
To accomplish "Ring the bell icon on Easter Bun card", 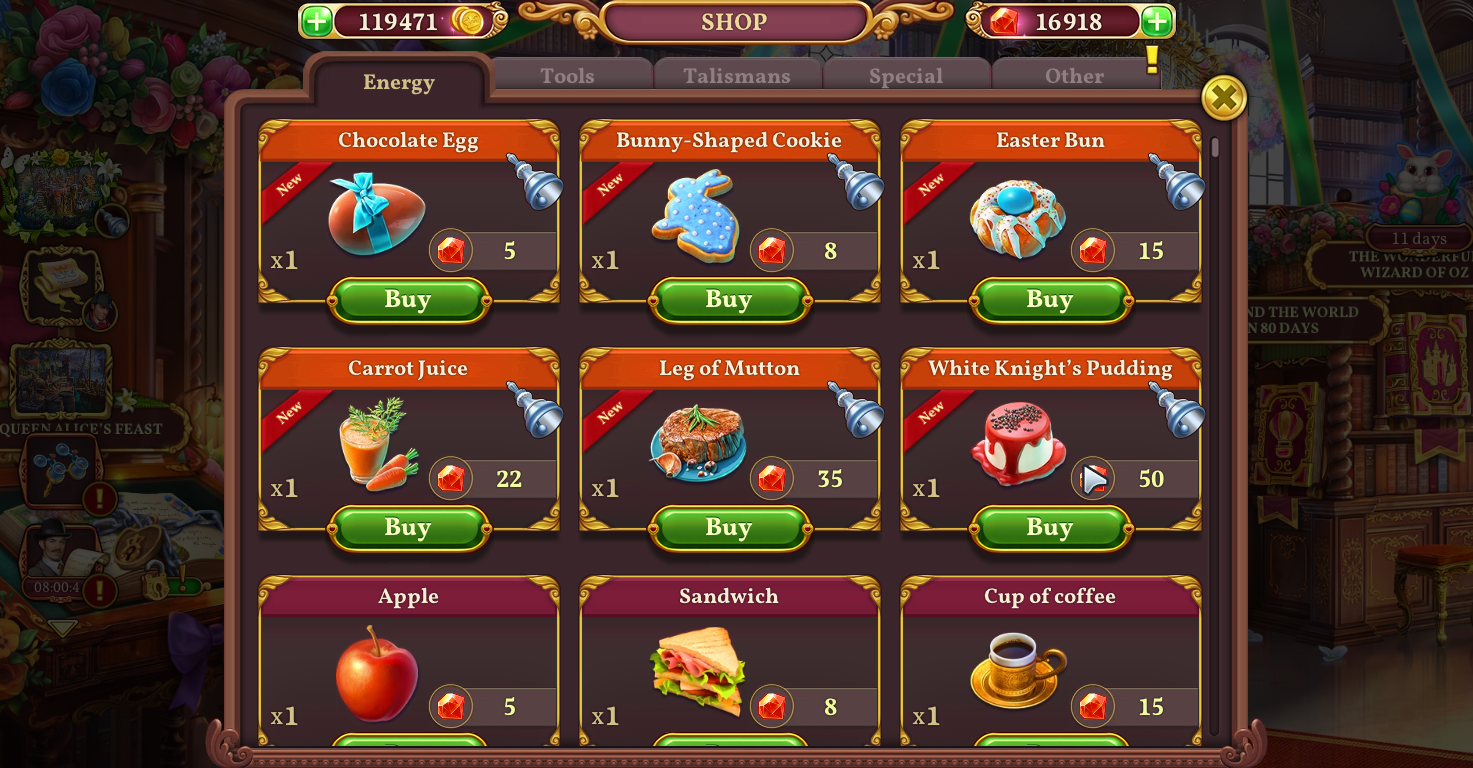I will [1178, 184].
